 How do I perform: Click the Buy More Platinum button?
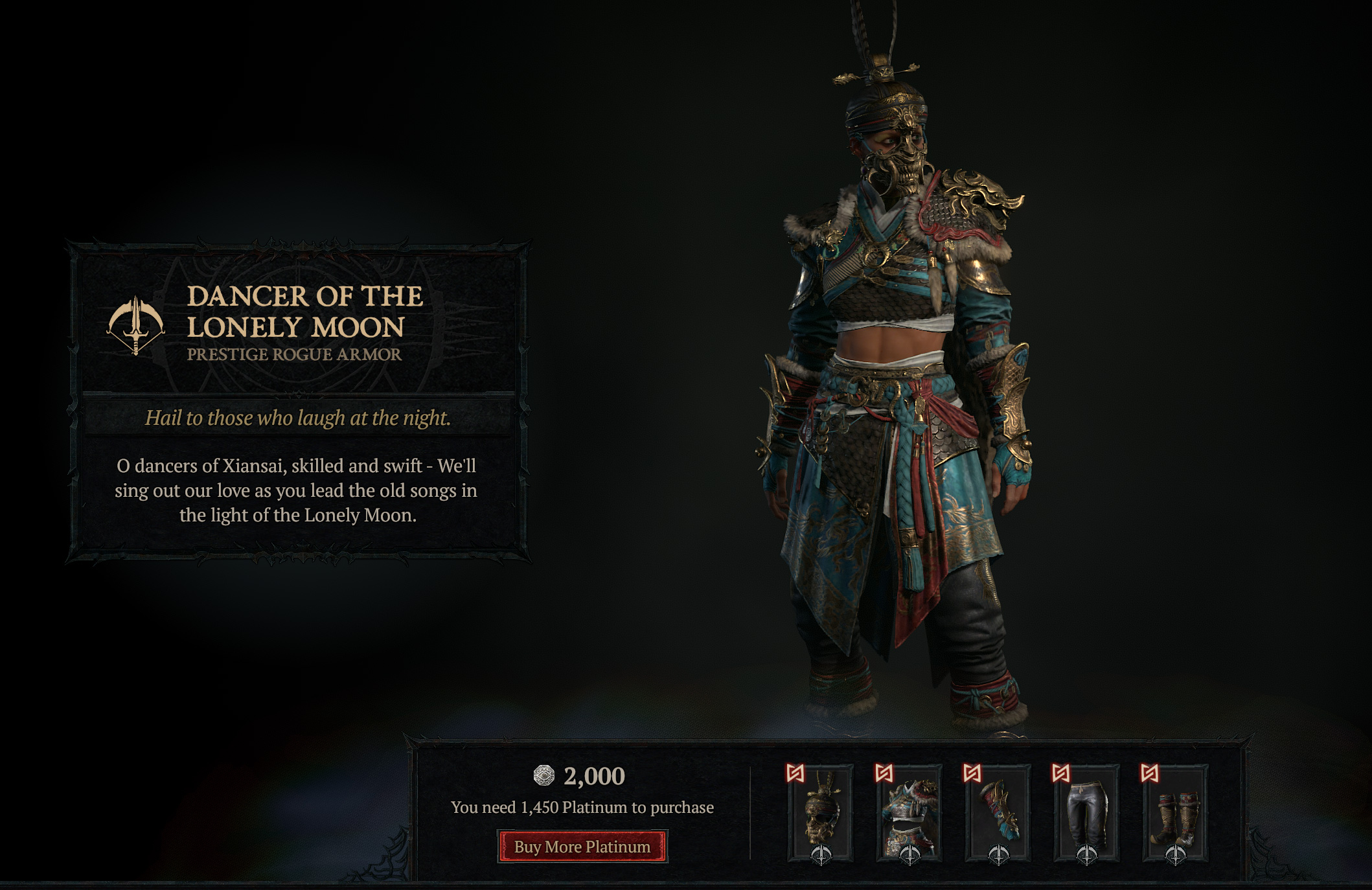(x=582, y=847)
